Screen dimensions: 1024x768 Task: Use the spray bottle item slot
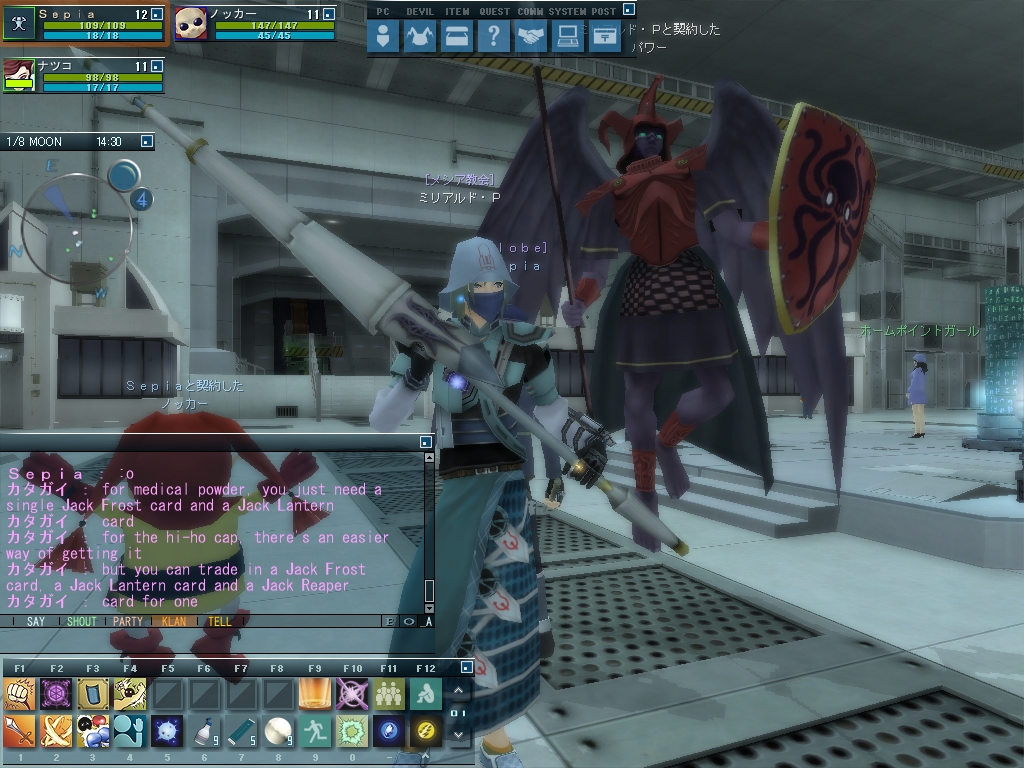coord(205,731)
